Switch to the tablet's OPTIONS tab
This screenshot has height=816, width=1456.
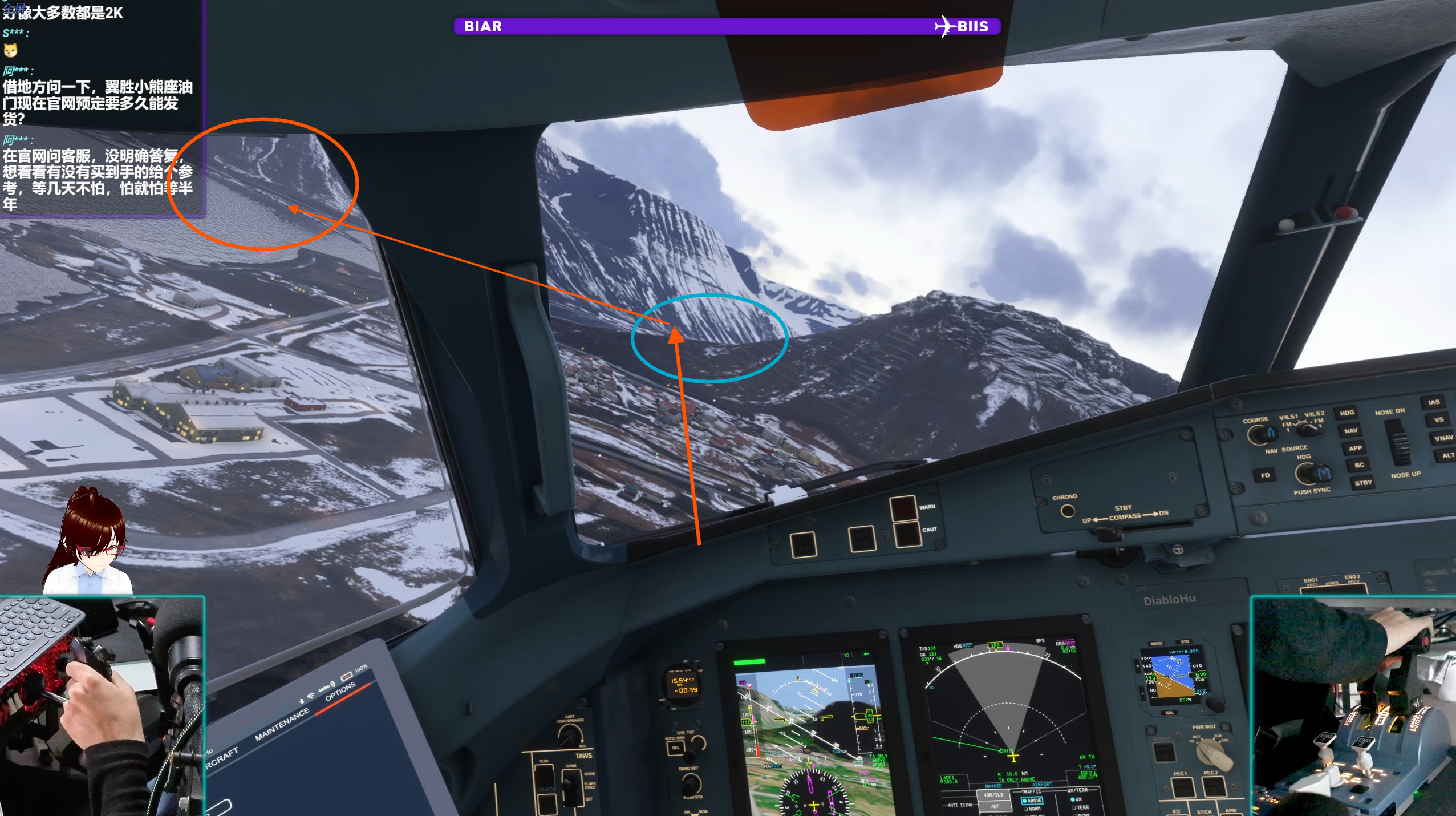[340, 691]
